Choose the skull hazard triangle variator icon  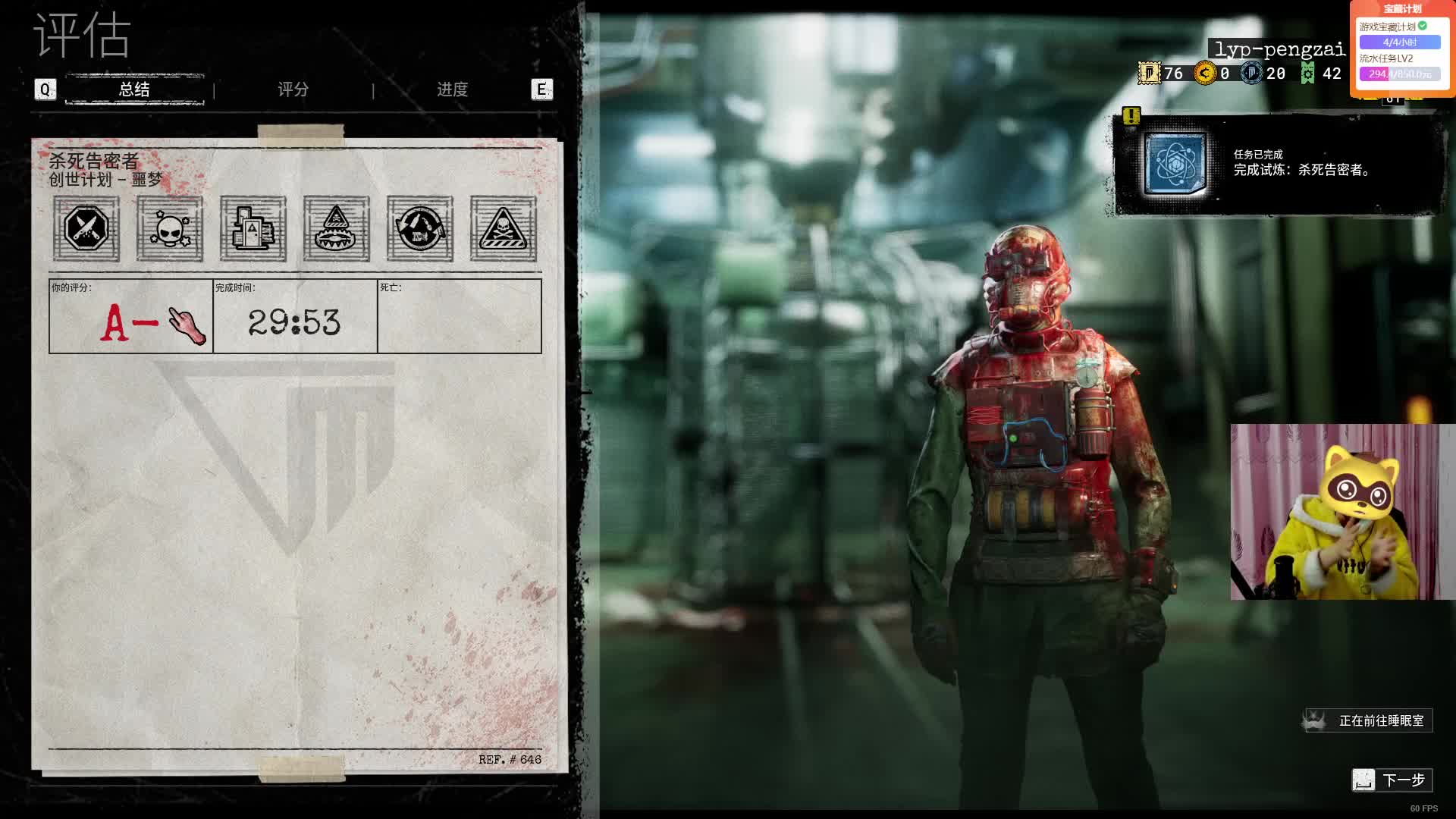504,229
